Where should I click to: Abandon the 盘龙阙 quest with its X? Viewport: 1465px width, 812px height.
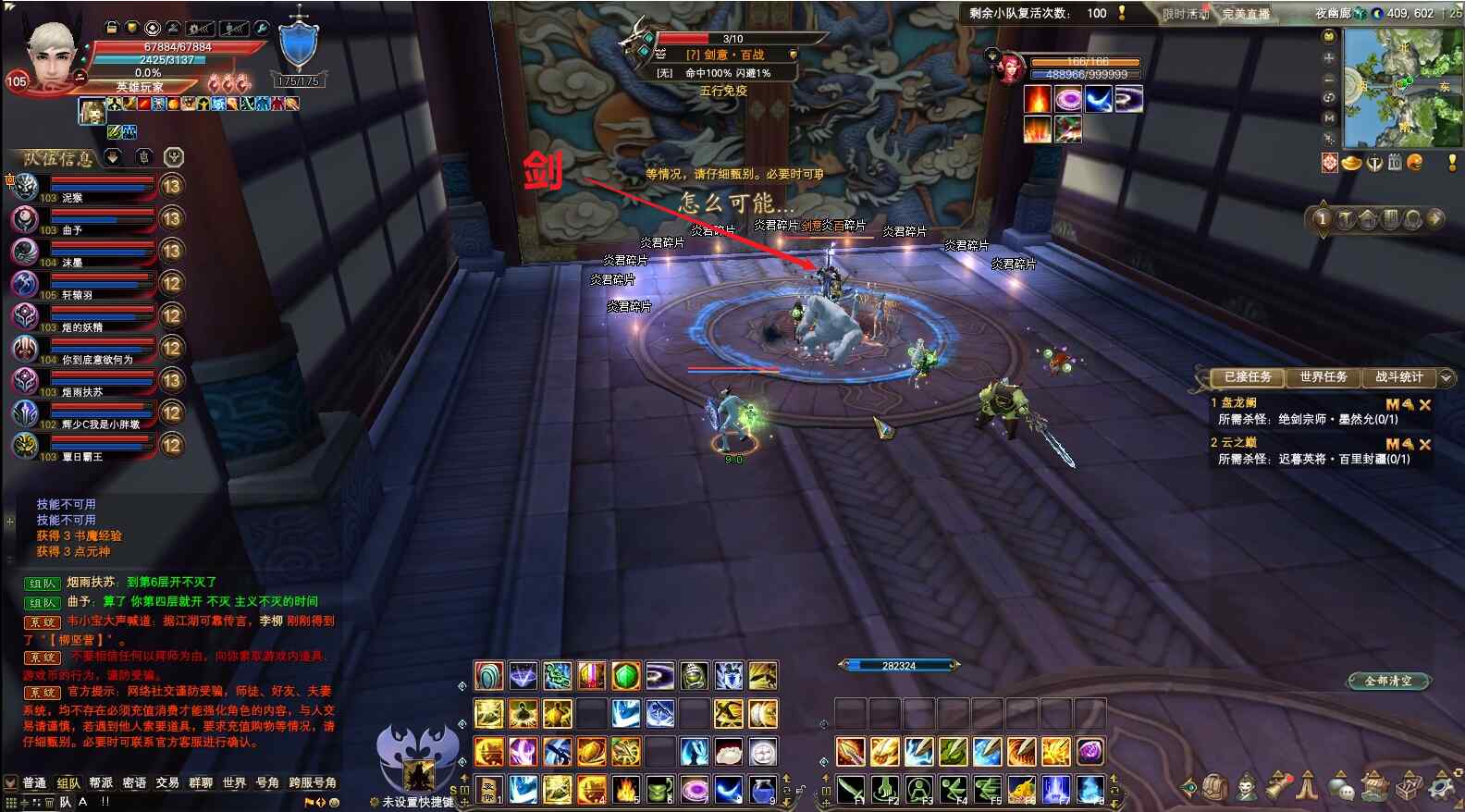pyautogui.click(x=1425, y=404)
